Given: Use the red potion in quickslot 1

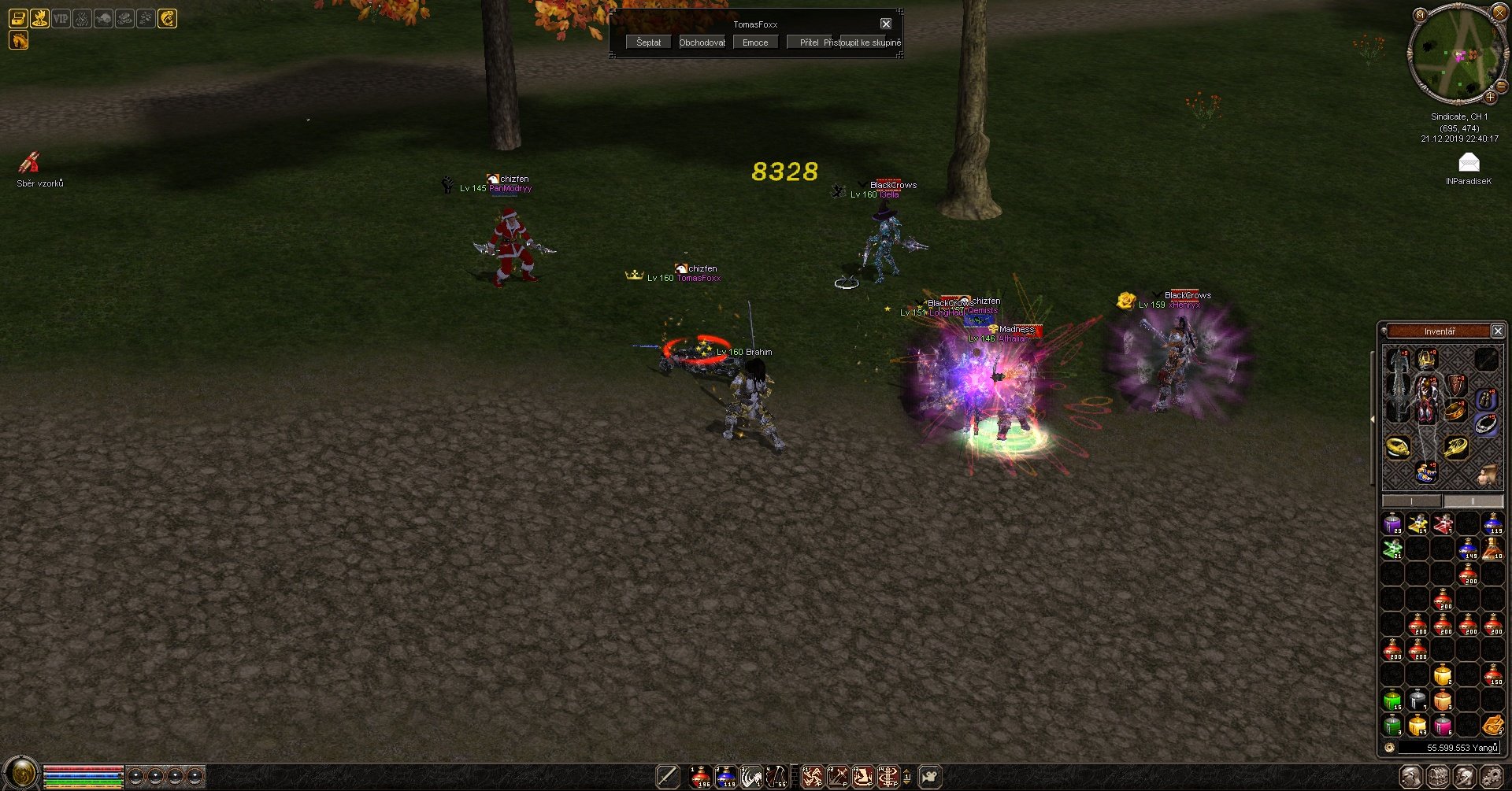Looking at the screenshot, I should point(700,777).
